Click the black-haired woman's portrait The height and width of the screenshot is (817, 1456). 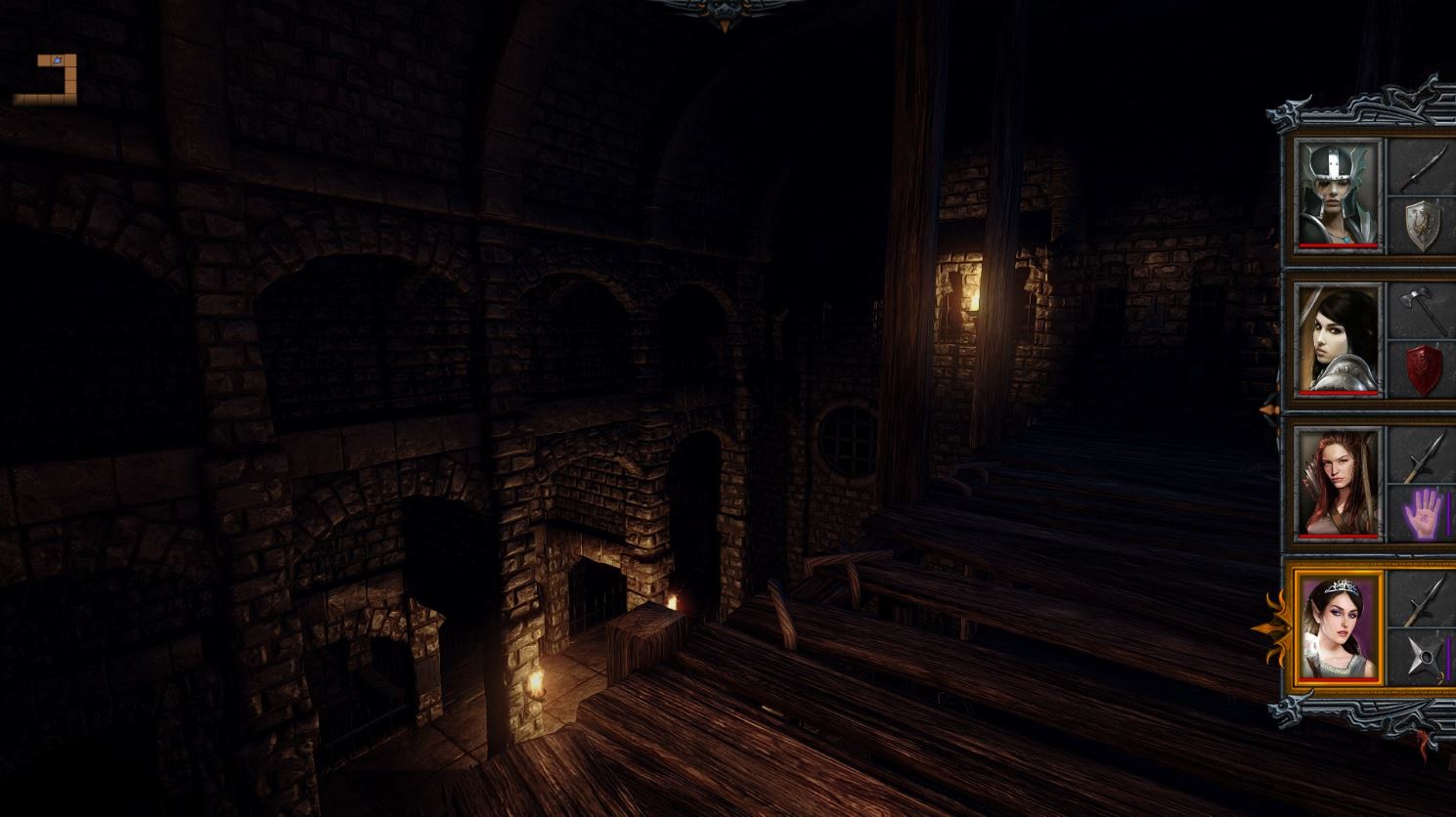pyautogui.click(x=1337, y=338)
